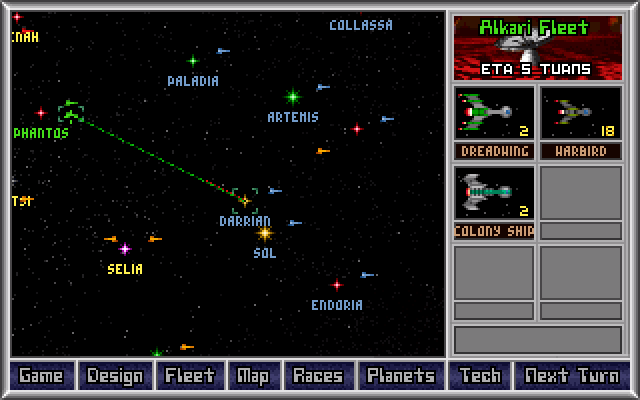Open the Planets overview
Viewport: 640px width, 400px height.
(400, 376)
